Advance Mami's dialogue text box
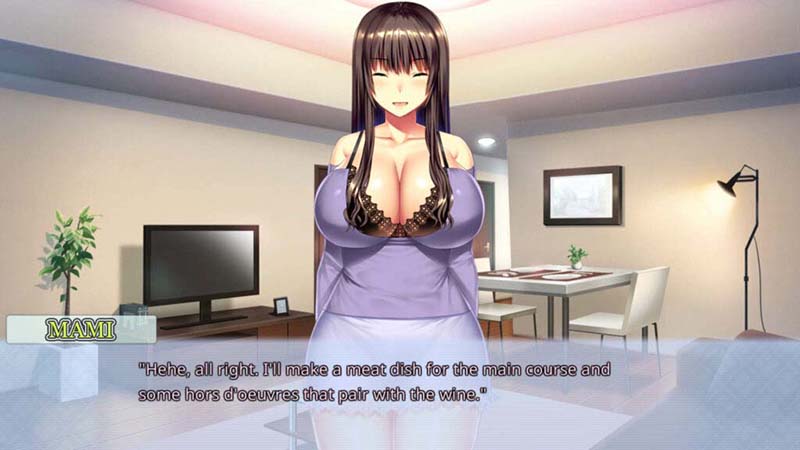 click(x=400, y=385)
